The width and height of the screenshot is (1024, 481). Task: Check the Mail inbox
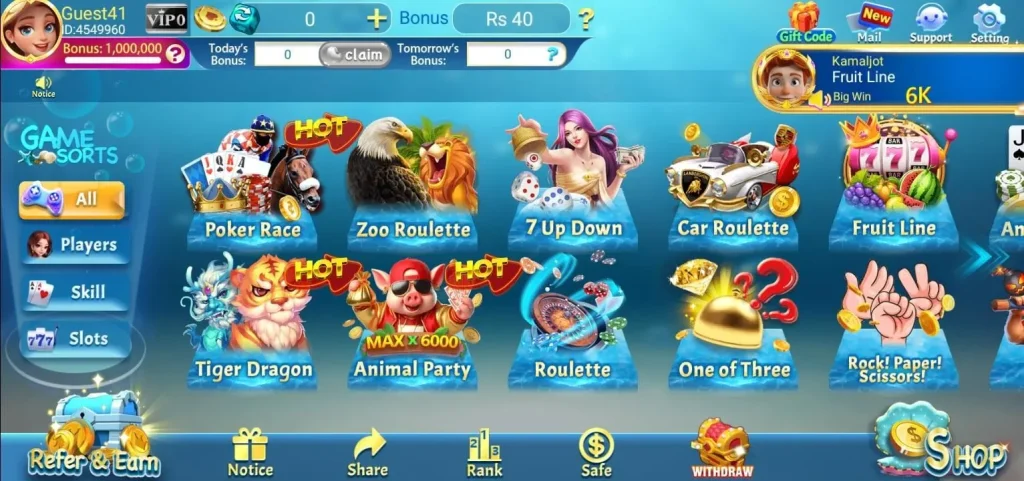coord(870,22)
